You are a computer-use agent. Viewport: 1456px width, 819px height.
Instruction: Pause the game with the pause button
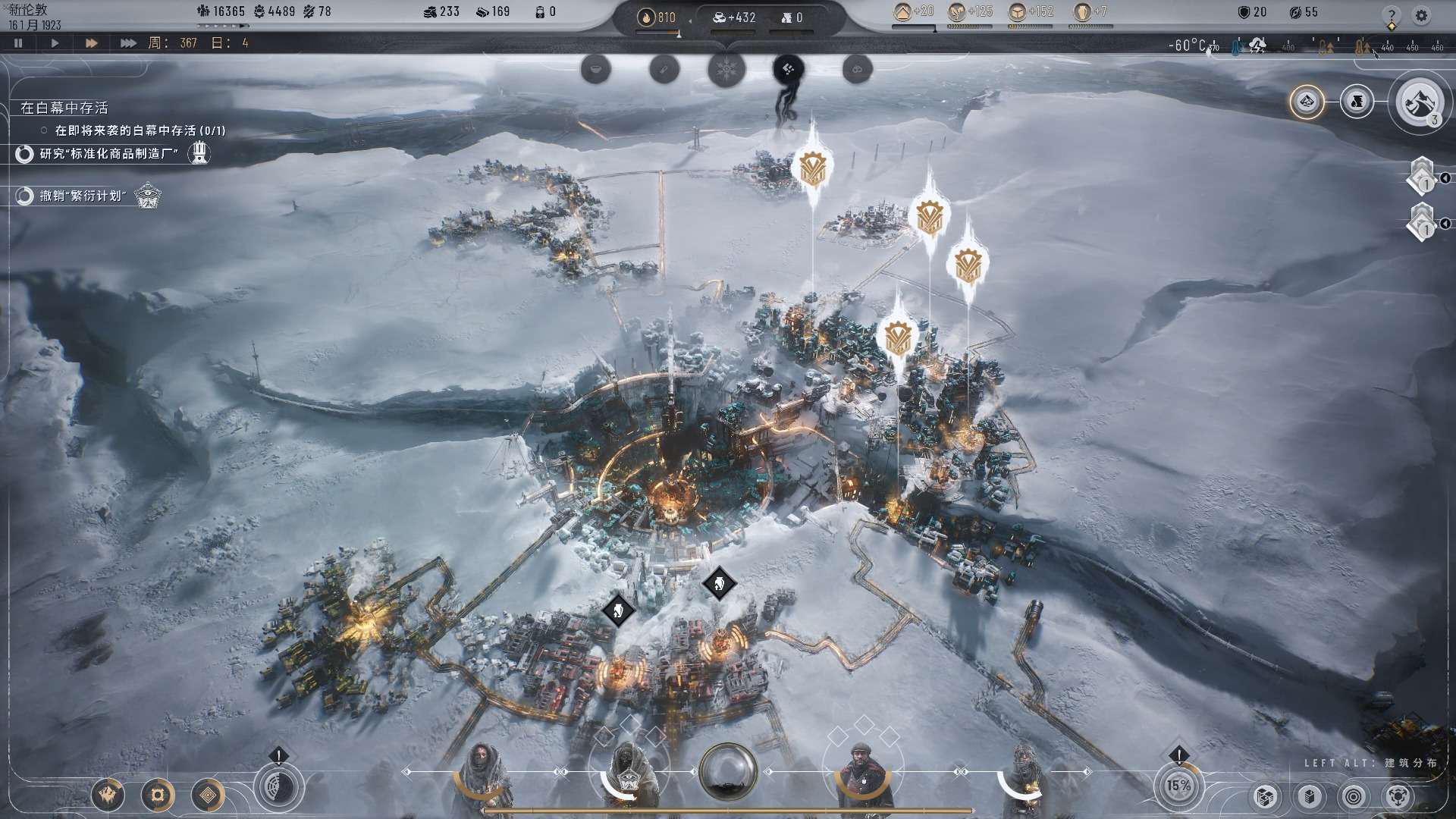tap(18, 43)
